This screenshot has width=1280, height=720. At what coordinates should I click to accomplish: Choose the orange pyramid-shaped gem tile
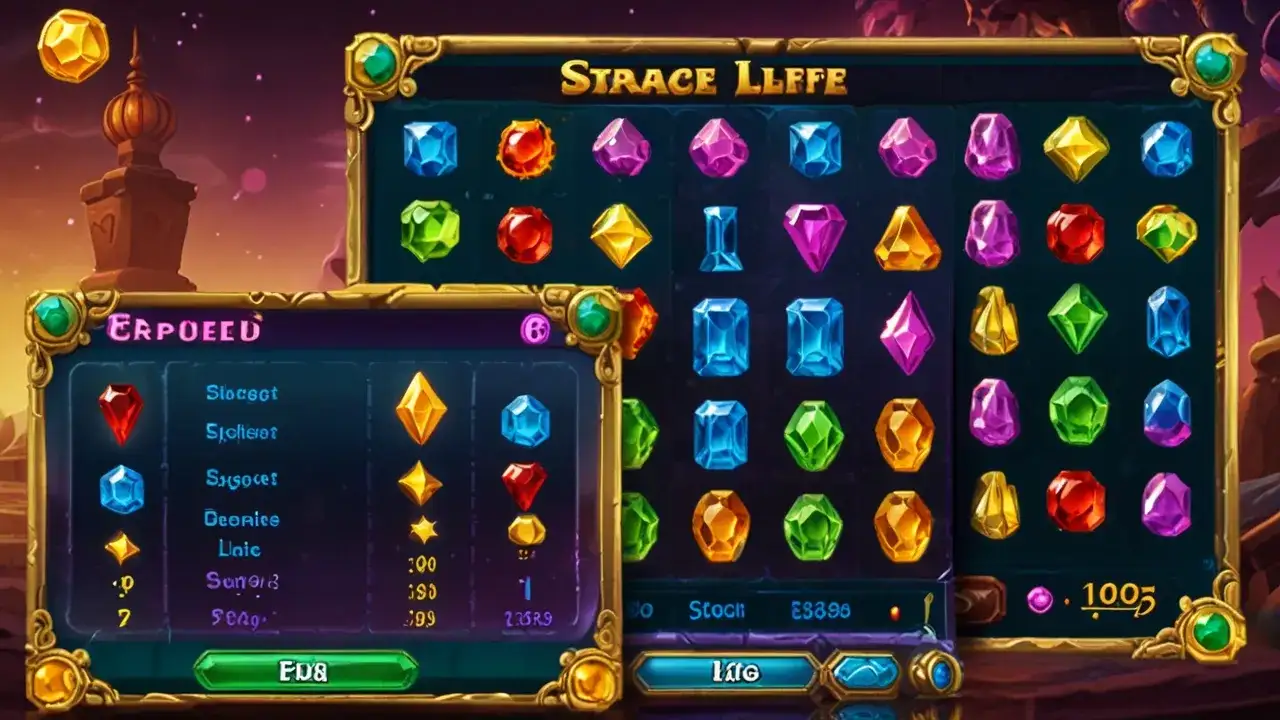tap(907, 239)
